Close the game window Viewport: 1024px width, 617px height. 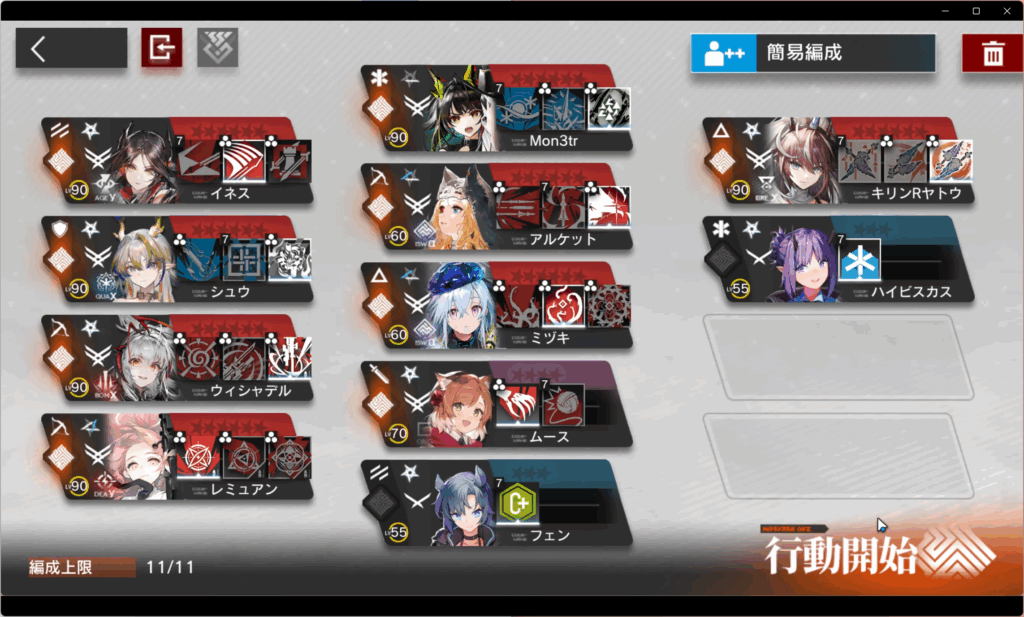click(1005, 10)
